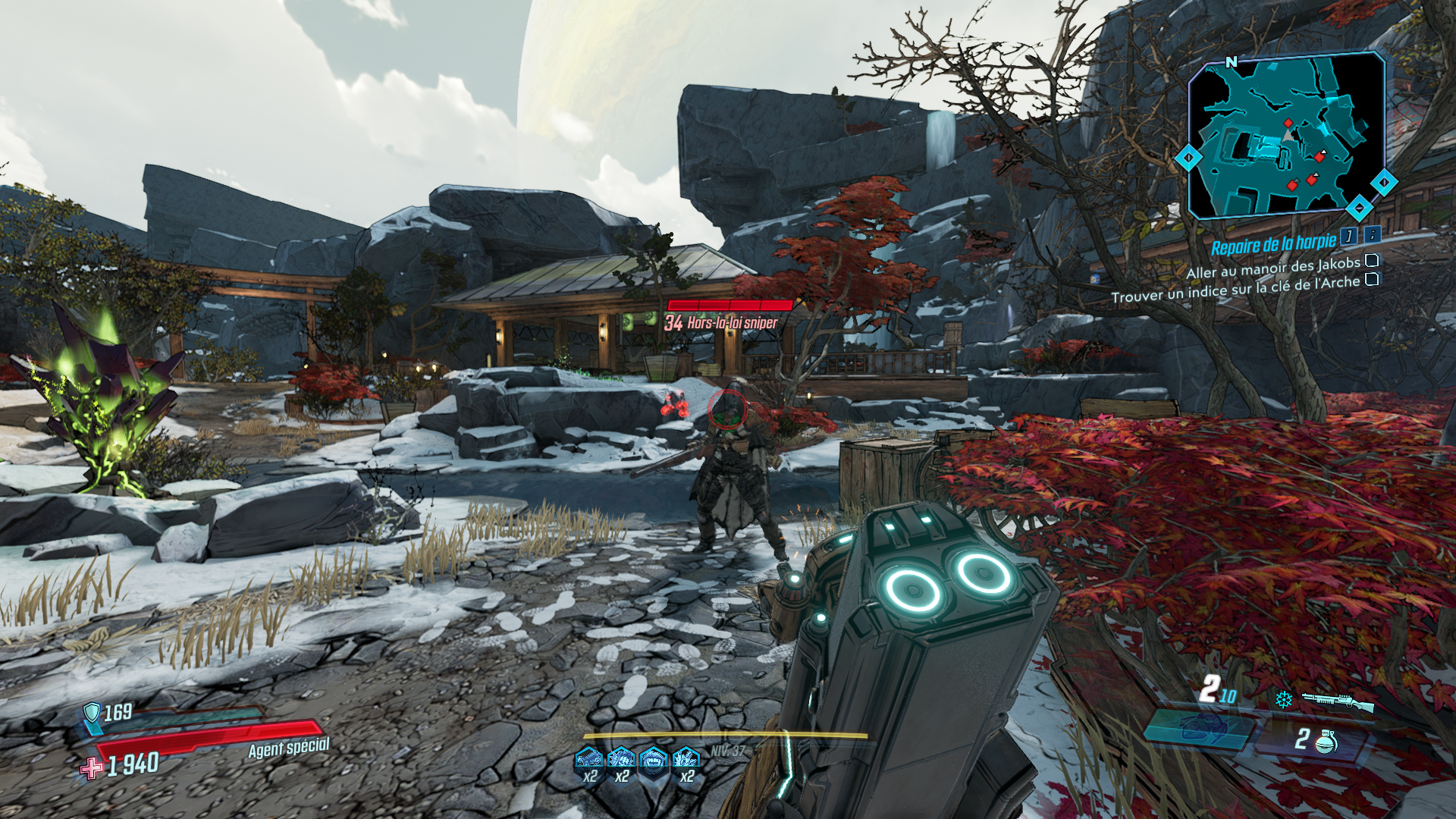Click the minimap in the corner
The image size is (1456, 819).
click(1286, 136)
